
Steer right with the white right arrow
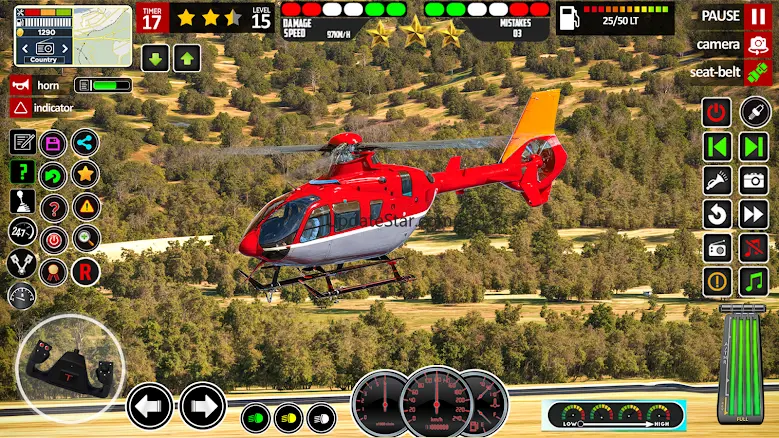203,406
